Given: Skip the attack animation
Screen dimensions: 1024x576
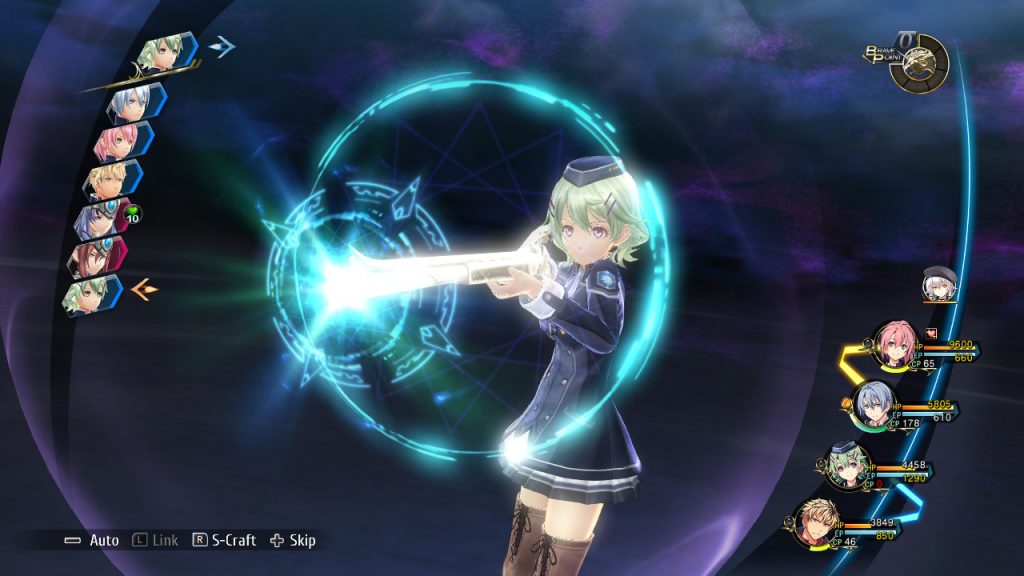Looking at the screenshot, I should [x=290, y=540].
